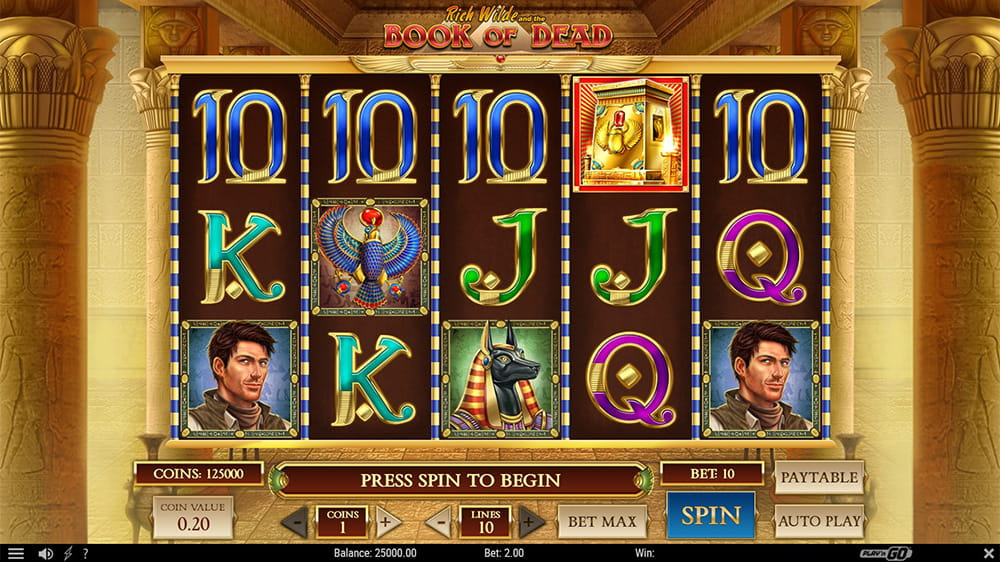The width and height of the screenshot is (1000, 562).
Task: Reduce the number of lines
Action: [x=438, y=522]
